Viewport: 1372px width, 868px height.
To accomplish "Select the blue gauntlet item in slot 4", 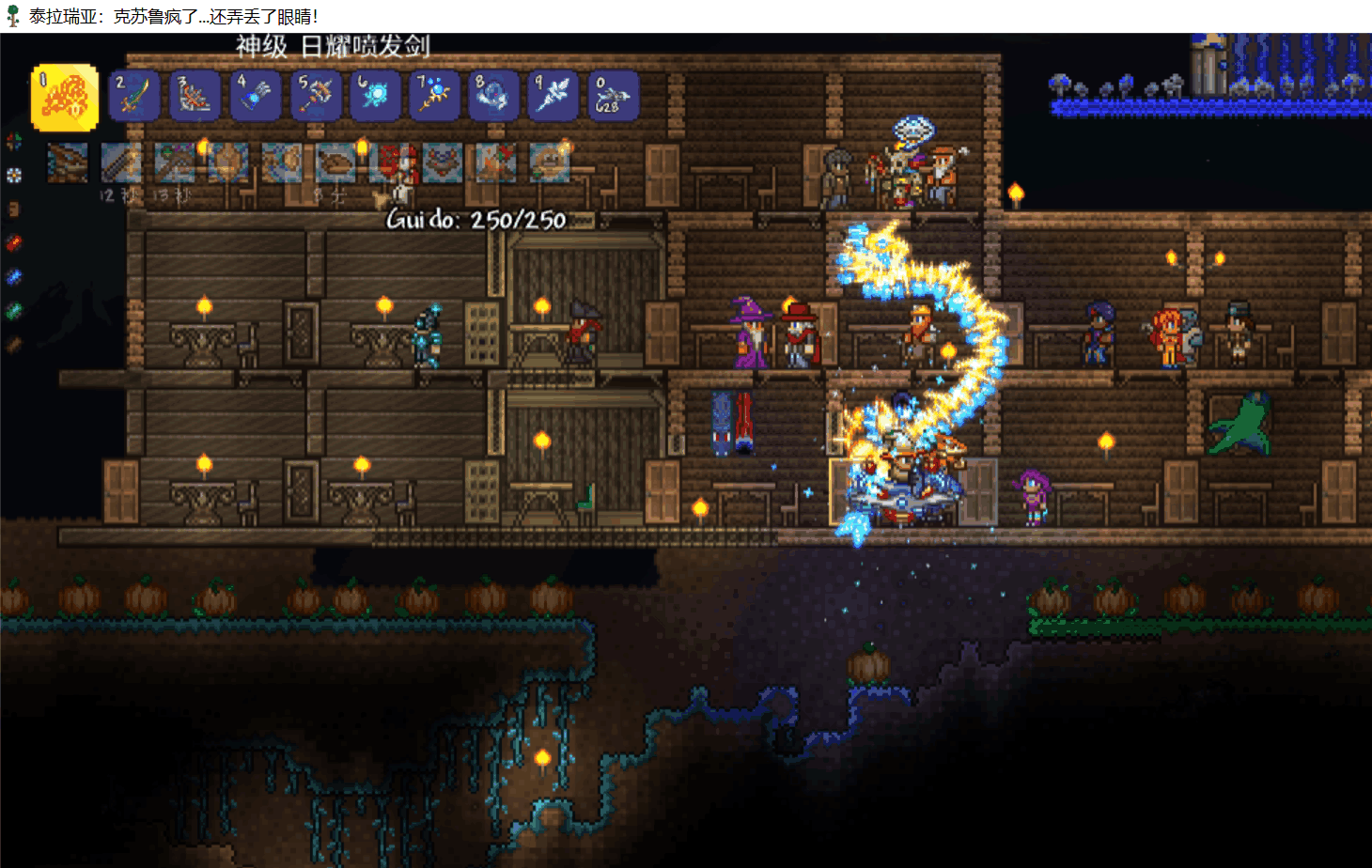I will [x=256, y=96].
